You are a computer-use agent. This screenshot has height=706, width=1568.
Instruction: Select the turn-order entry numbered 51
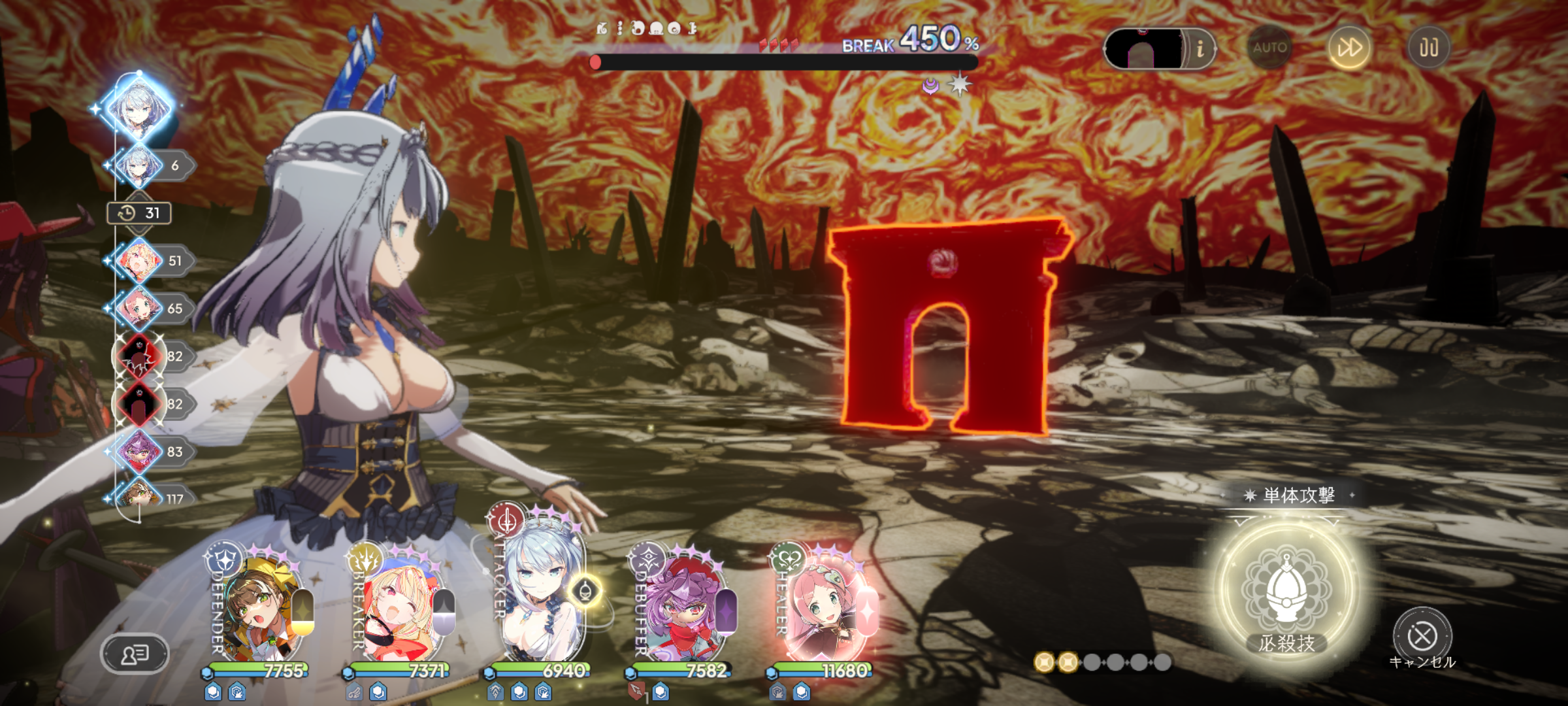click(x=139, y=261)
